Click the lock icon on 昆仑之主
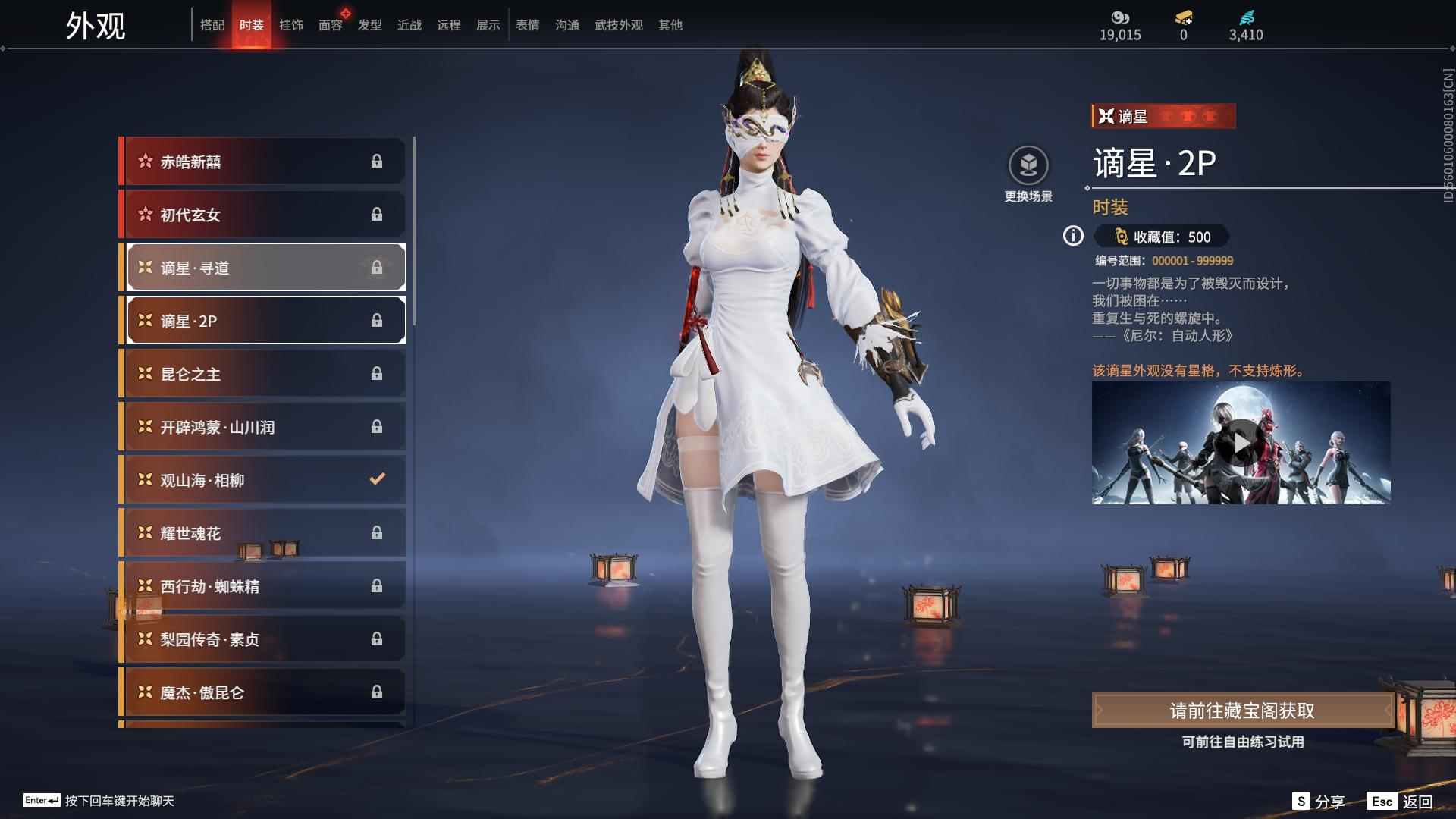Viewport: 1456px width, 819px height. (377, 373)
